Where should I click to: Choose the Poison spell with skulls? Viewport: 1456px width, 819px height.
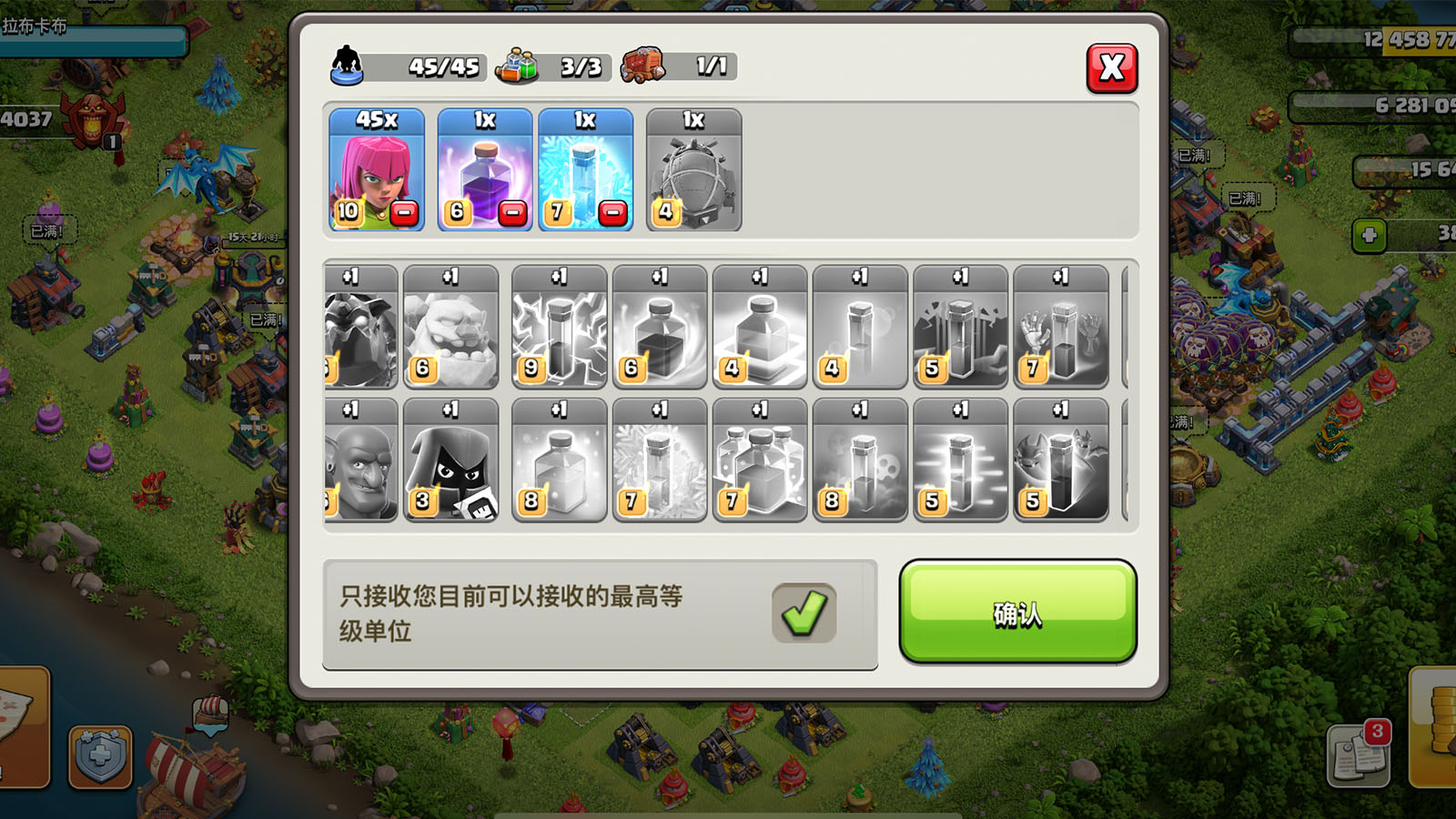coord(860,460)
